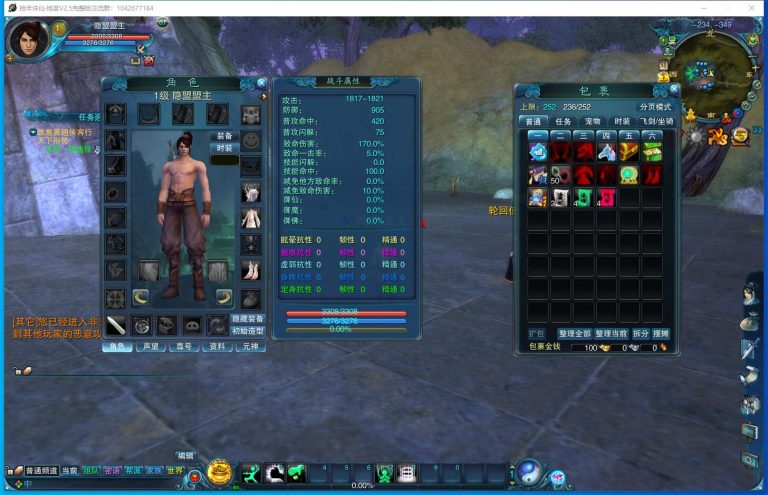Open the 宠物 pet tab in the bag
Viewport: 768px width, 495px height.
[x=593, y=122]
